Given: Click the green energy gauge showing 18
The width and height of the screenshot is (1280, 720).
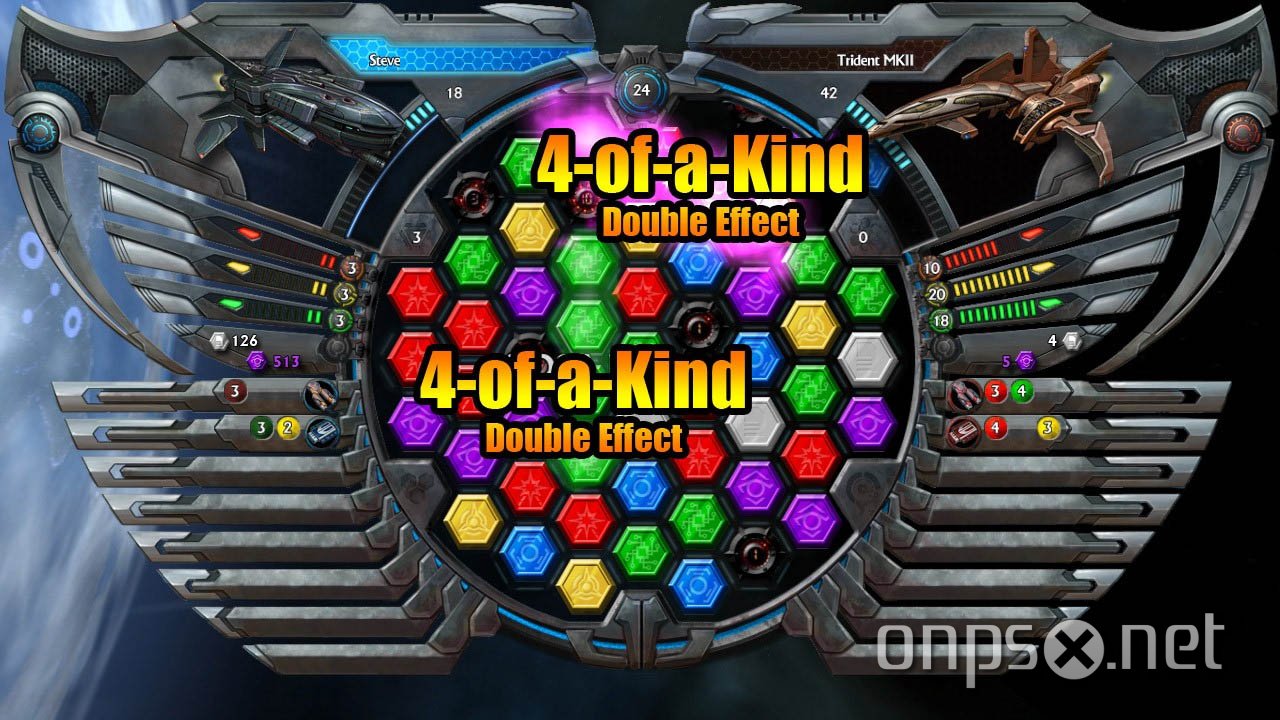Looking at the screenshot, I should tap(940, 317).
